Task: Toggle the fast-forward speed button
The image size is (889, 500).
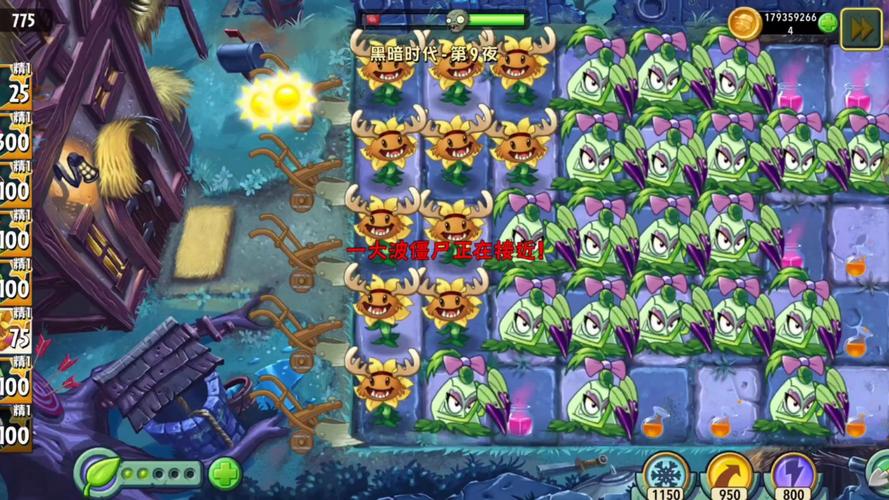Action: point(860,28)
